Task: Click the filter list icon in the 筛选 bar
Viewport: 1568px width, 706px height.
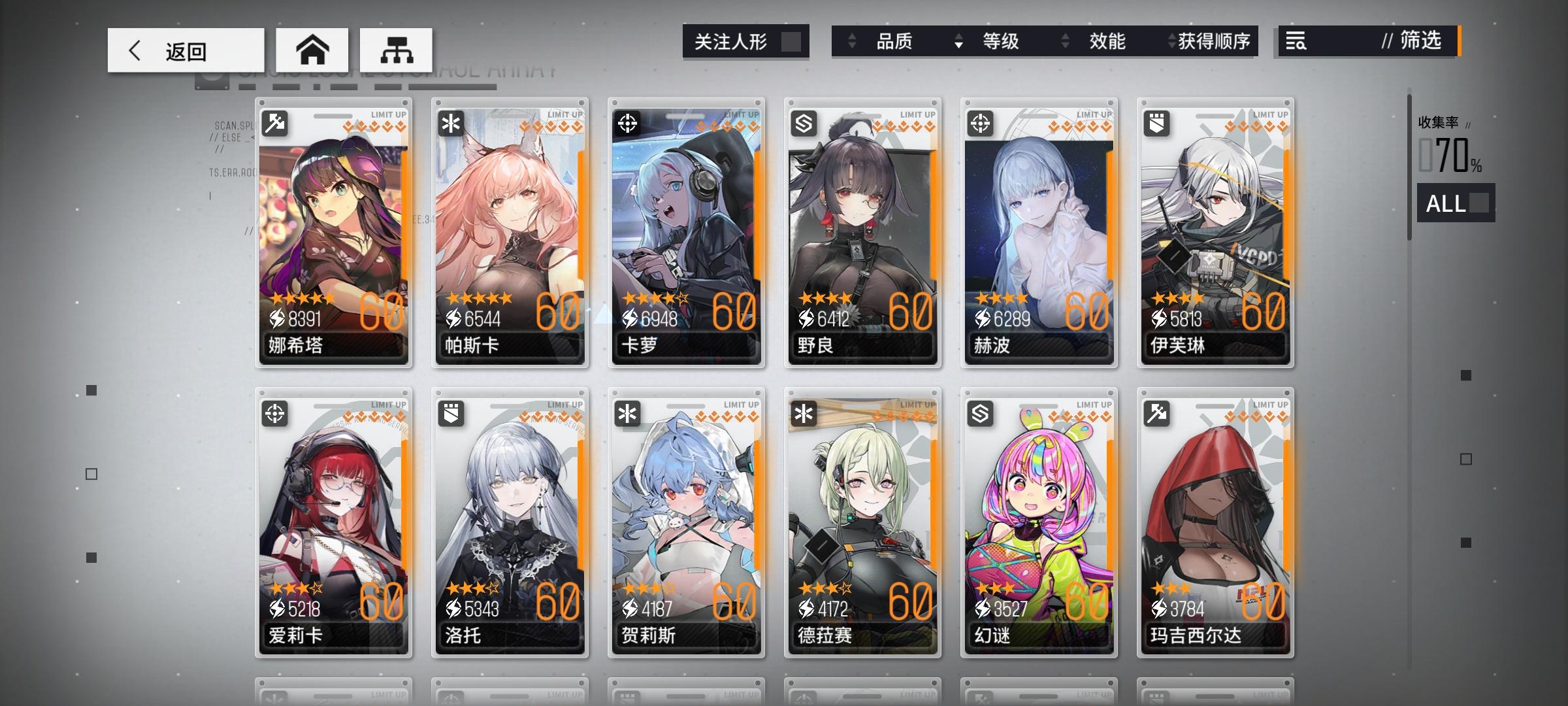Action: (x=1297, y=41)
